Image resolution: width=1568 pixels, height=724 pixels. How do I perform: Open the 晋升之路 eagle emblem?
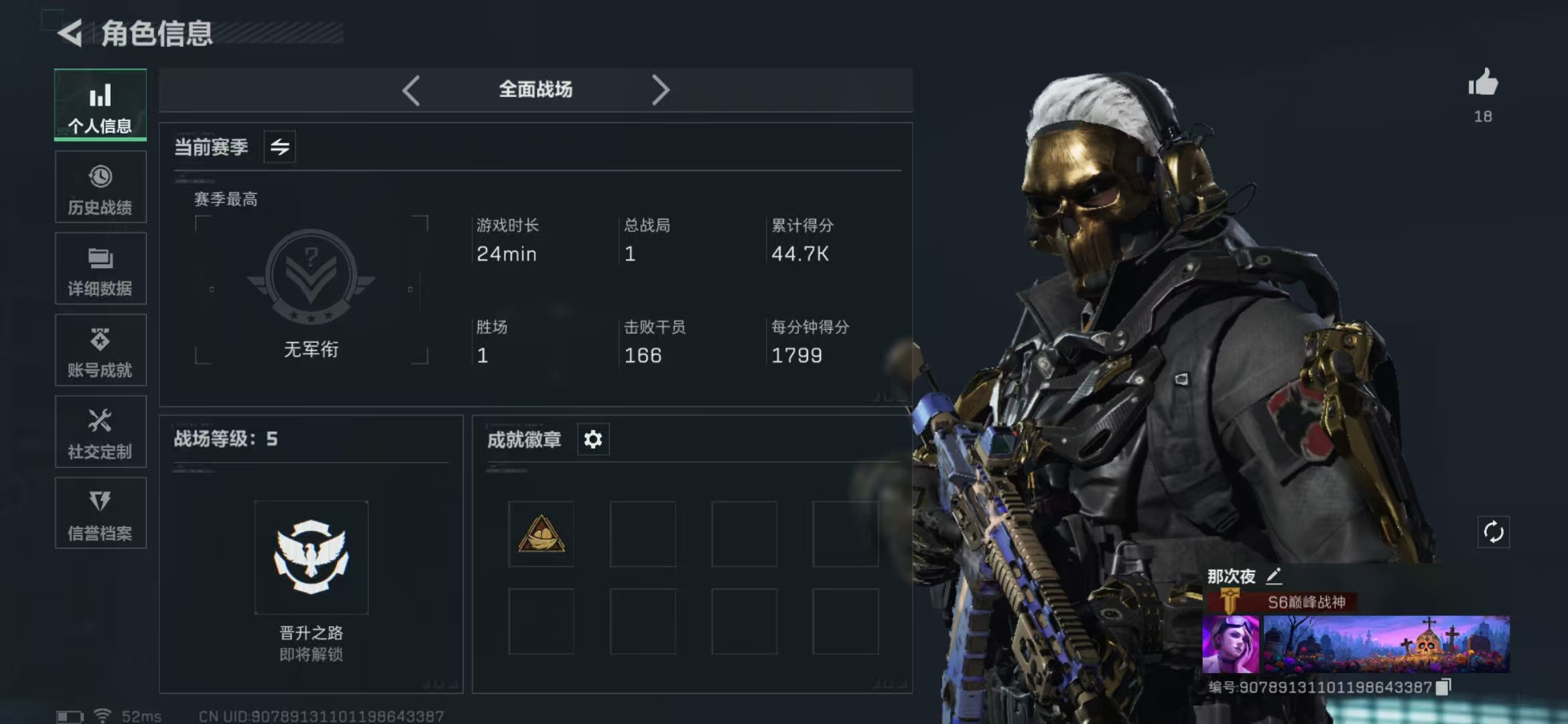pos(312,558)
